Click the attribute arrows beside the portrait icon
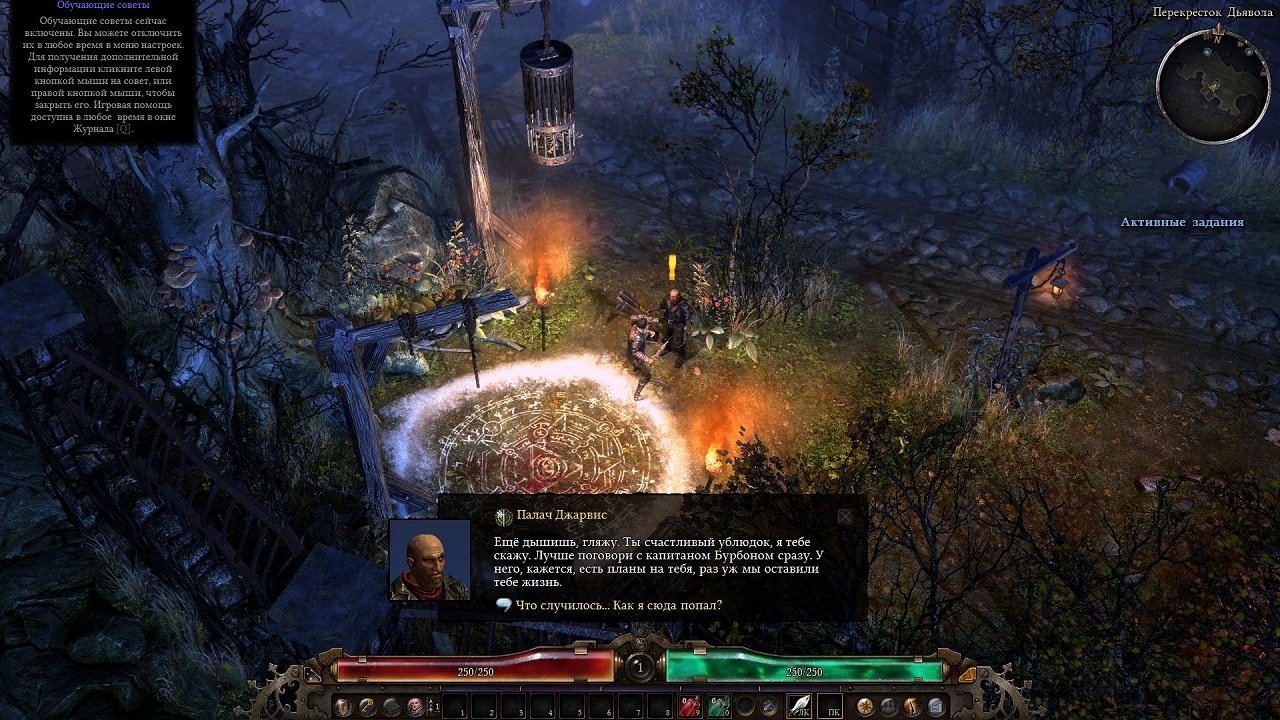 point(431,704)
